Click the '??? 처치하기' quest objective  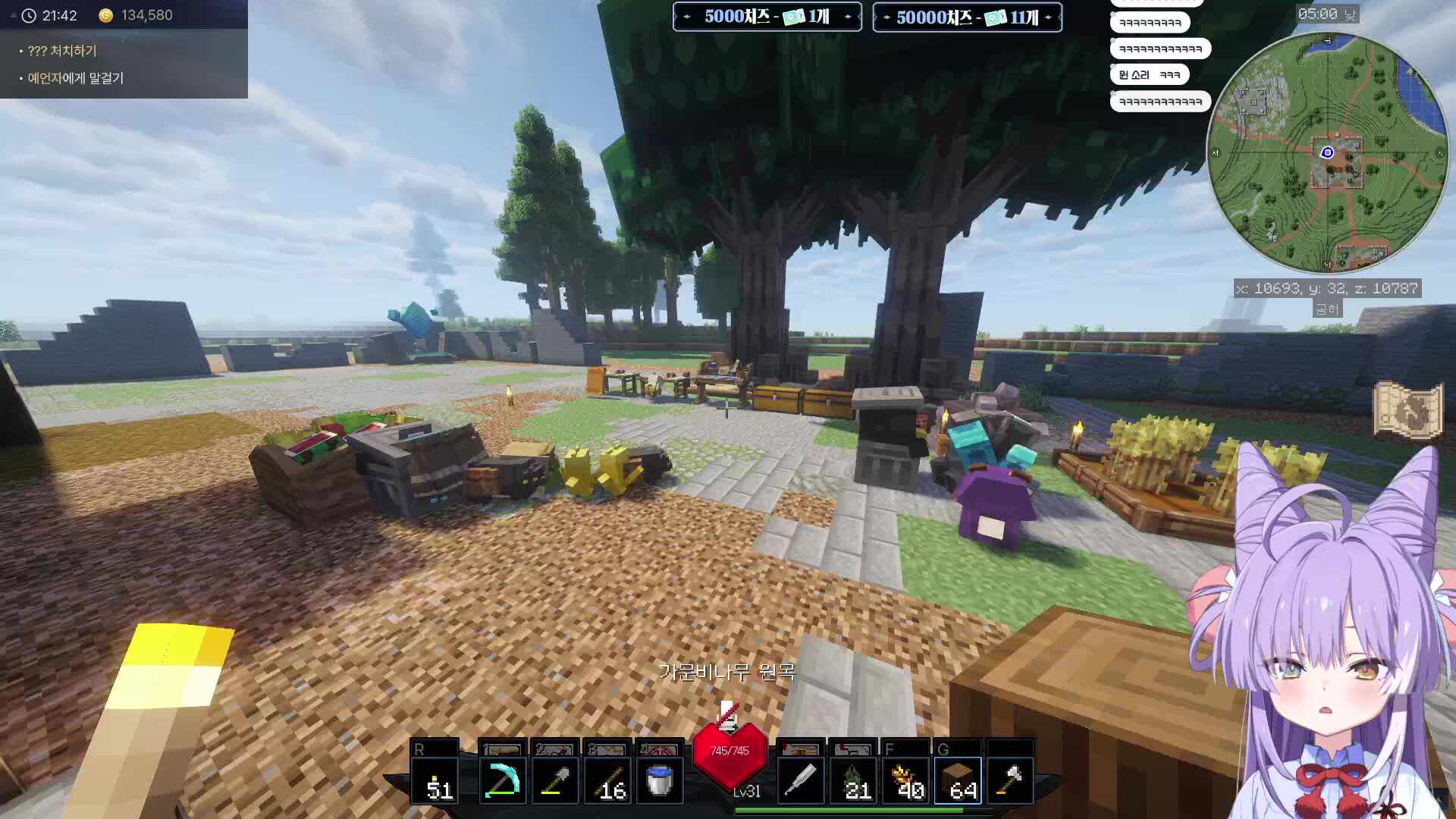pos(62,51)
